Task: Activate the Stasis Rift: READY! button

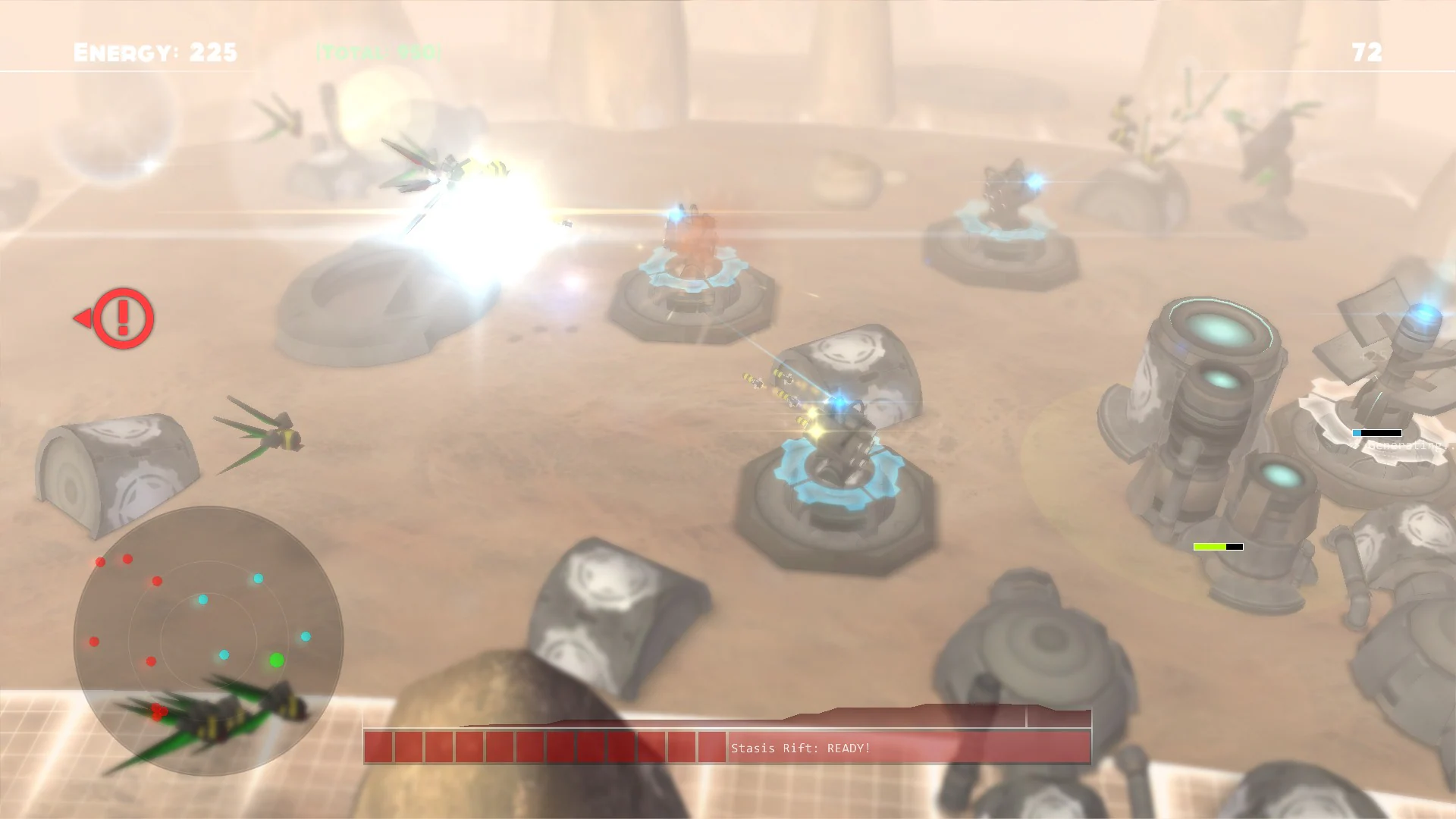Action: click(799, 746)
